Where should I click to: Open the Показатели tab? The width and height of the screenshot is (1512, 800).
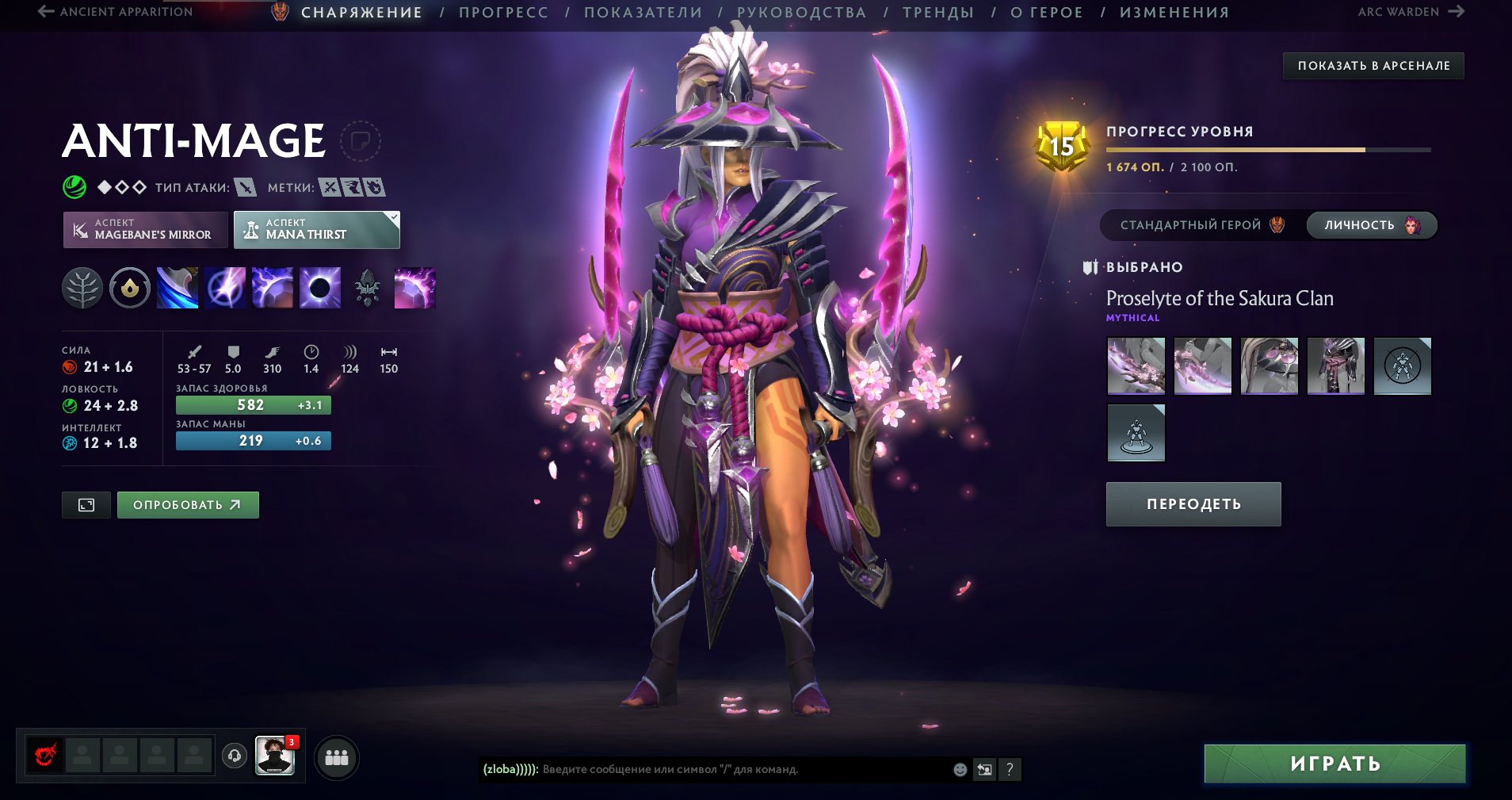(x=643, y=13)
